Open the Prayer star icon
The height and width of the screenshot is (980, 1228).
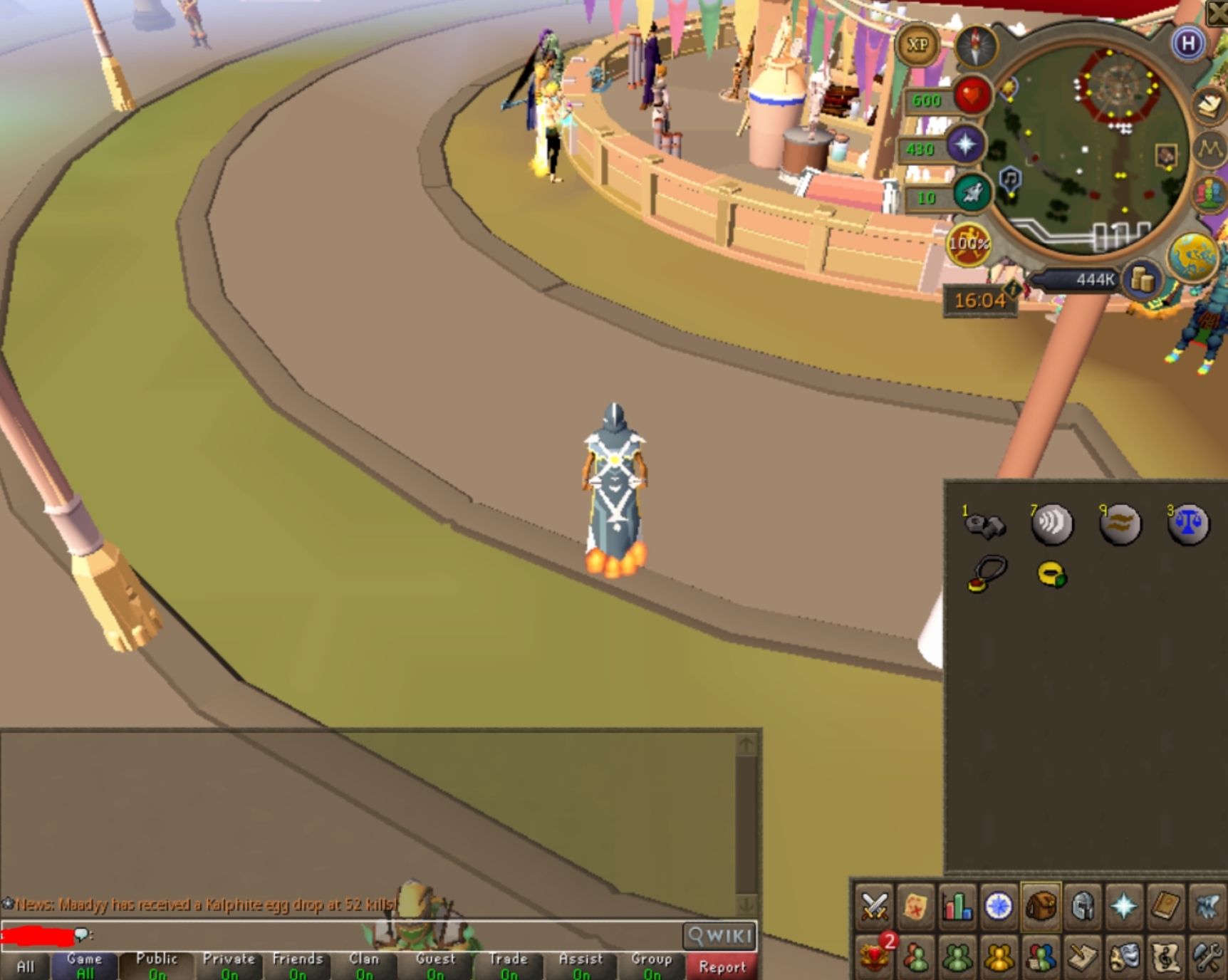click(x=1123, y=905)
